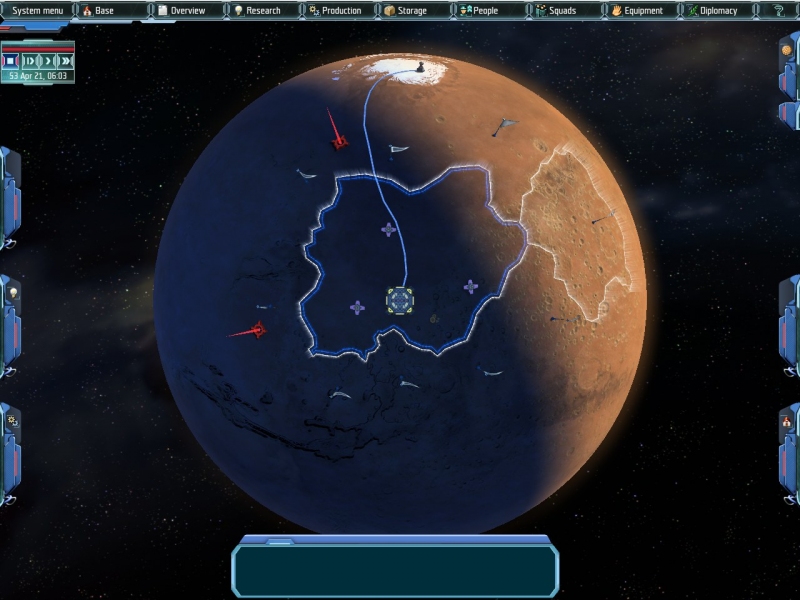This screenshot has height=600, width=800.
Task: Stop time with the square pause button
Action: tap(11, 61)
